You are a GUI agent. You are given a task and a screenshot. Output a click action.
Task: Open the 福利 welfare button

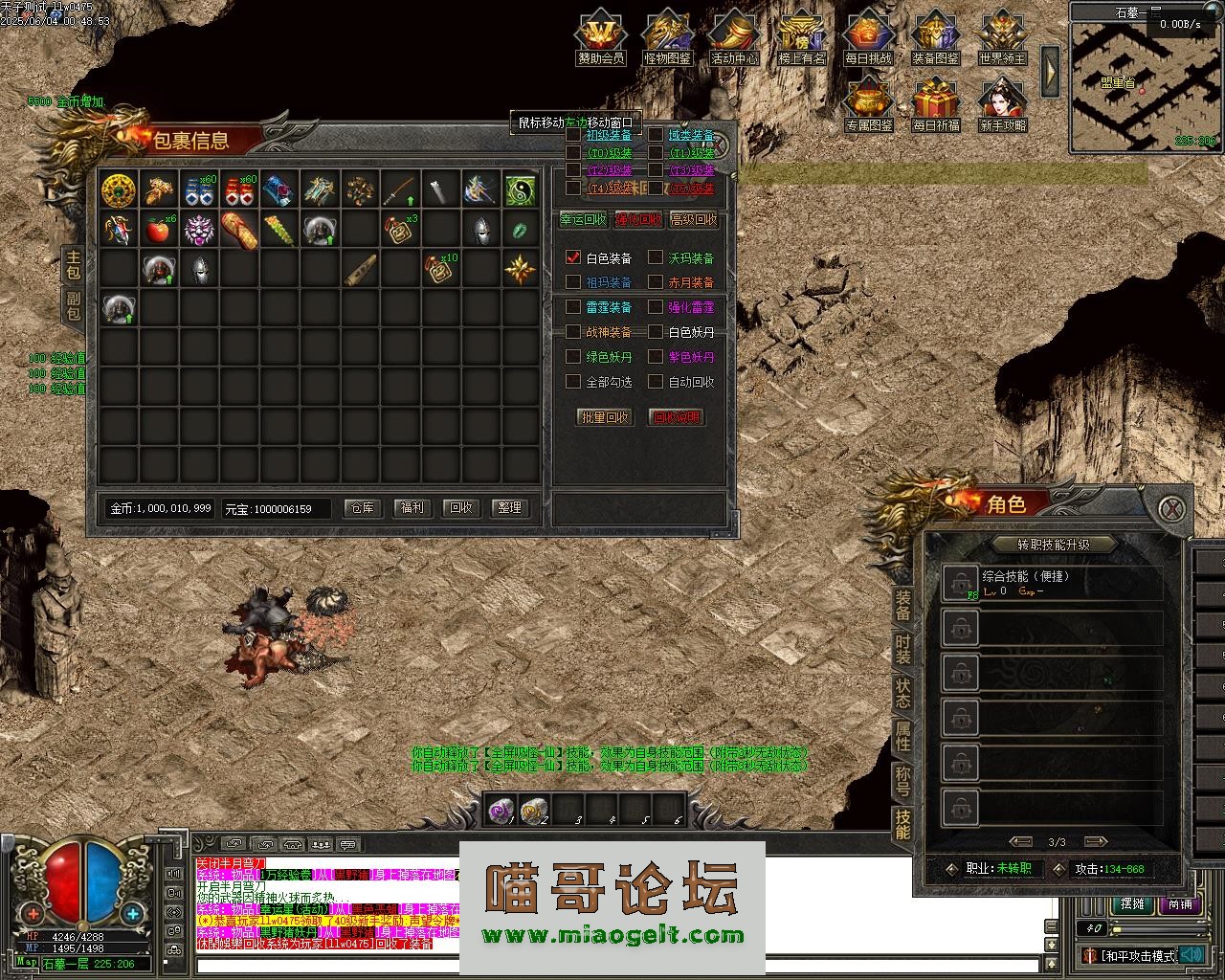(412, 507)
